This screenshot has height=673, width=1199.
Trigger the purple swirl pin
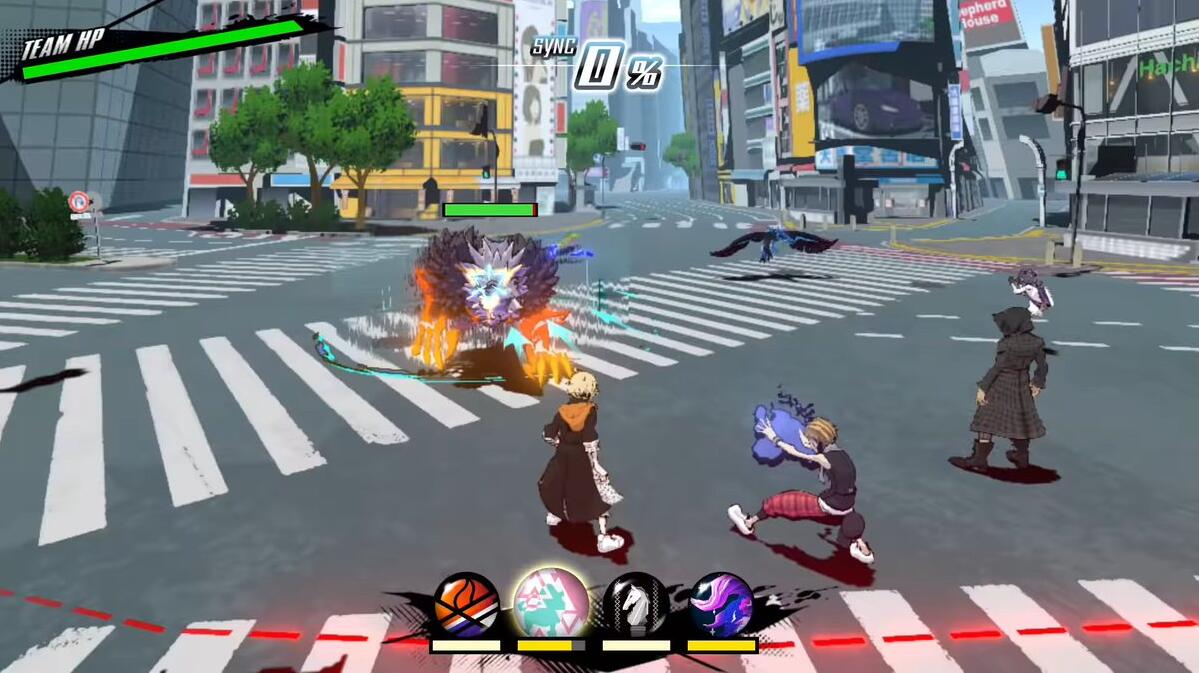pyautogui.click(x=721, y=604)
